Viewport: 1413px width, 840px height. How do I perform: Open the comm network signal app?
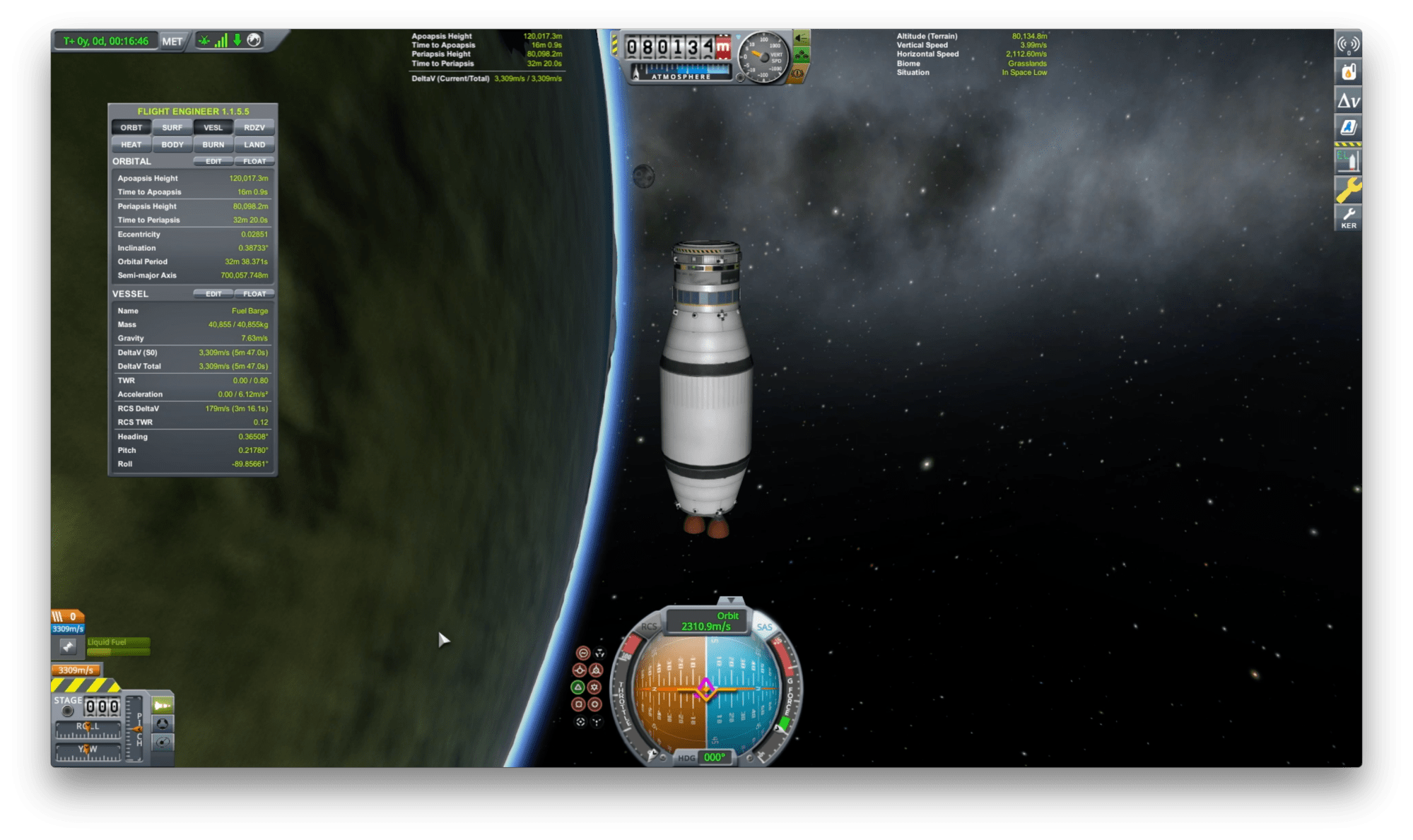[1348, 44]
